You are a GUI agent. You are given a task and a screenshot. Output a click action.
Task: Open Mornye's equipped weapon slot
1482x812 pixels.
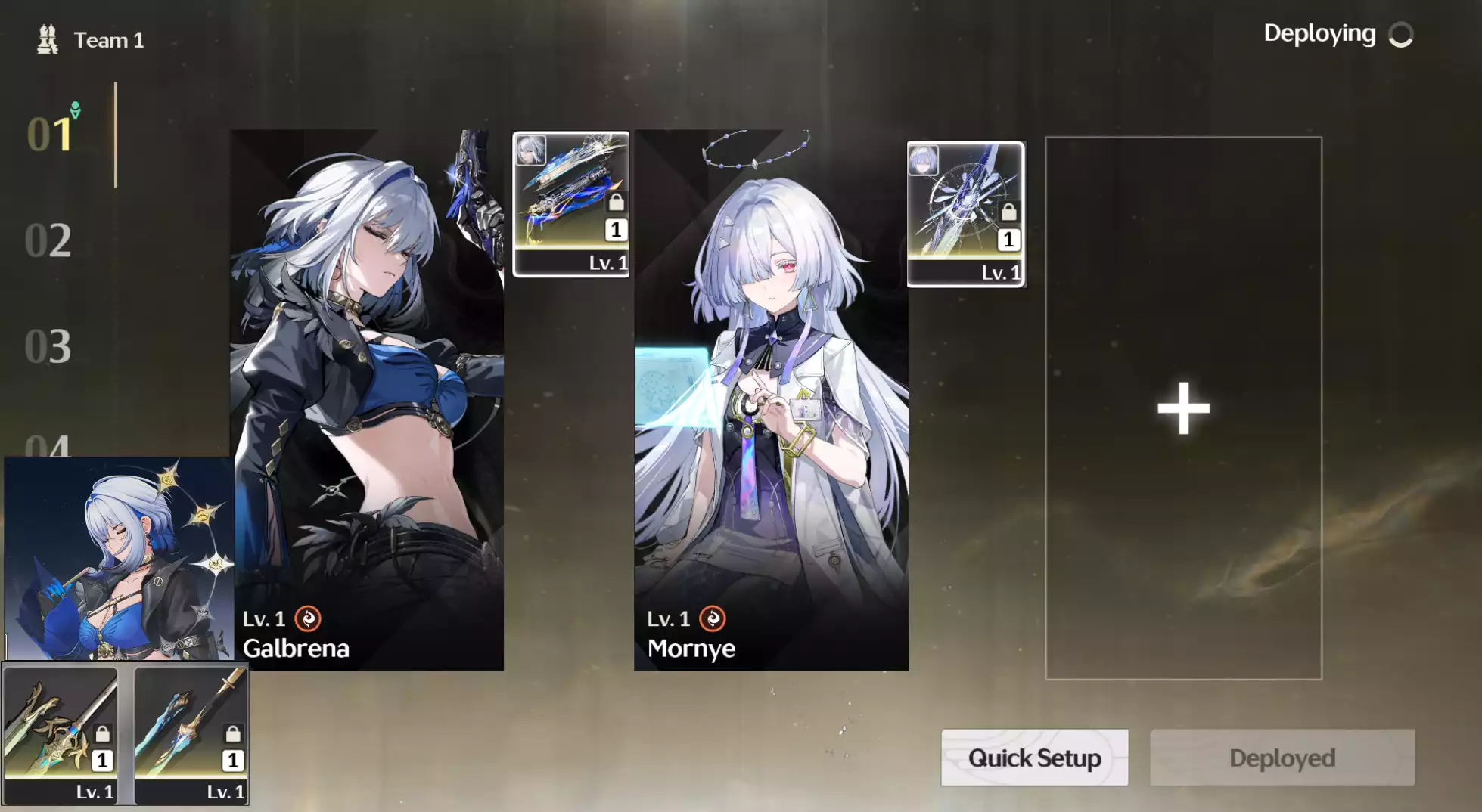pyautogui.click(x=965, y=214)
